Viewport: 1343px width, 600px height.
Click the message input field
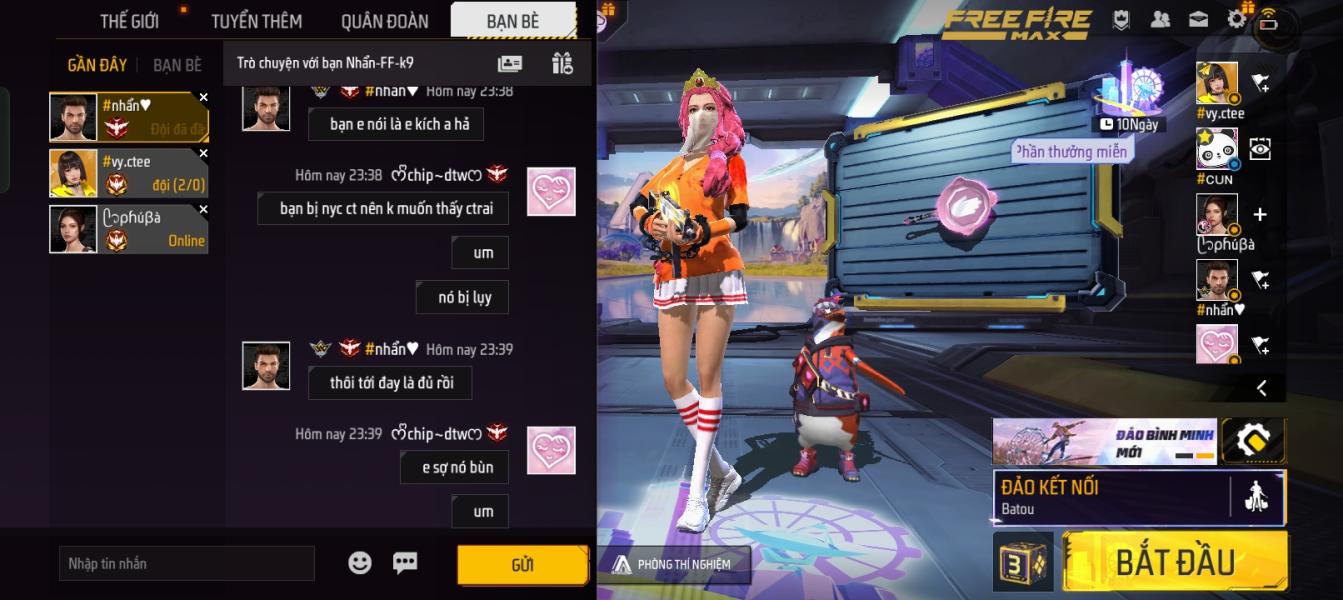(186, 564)
